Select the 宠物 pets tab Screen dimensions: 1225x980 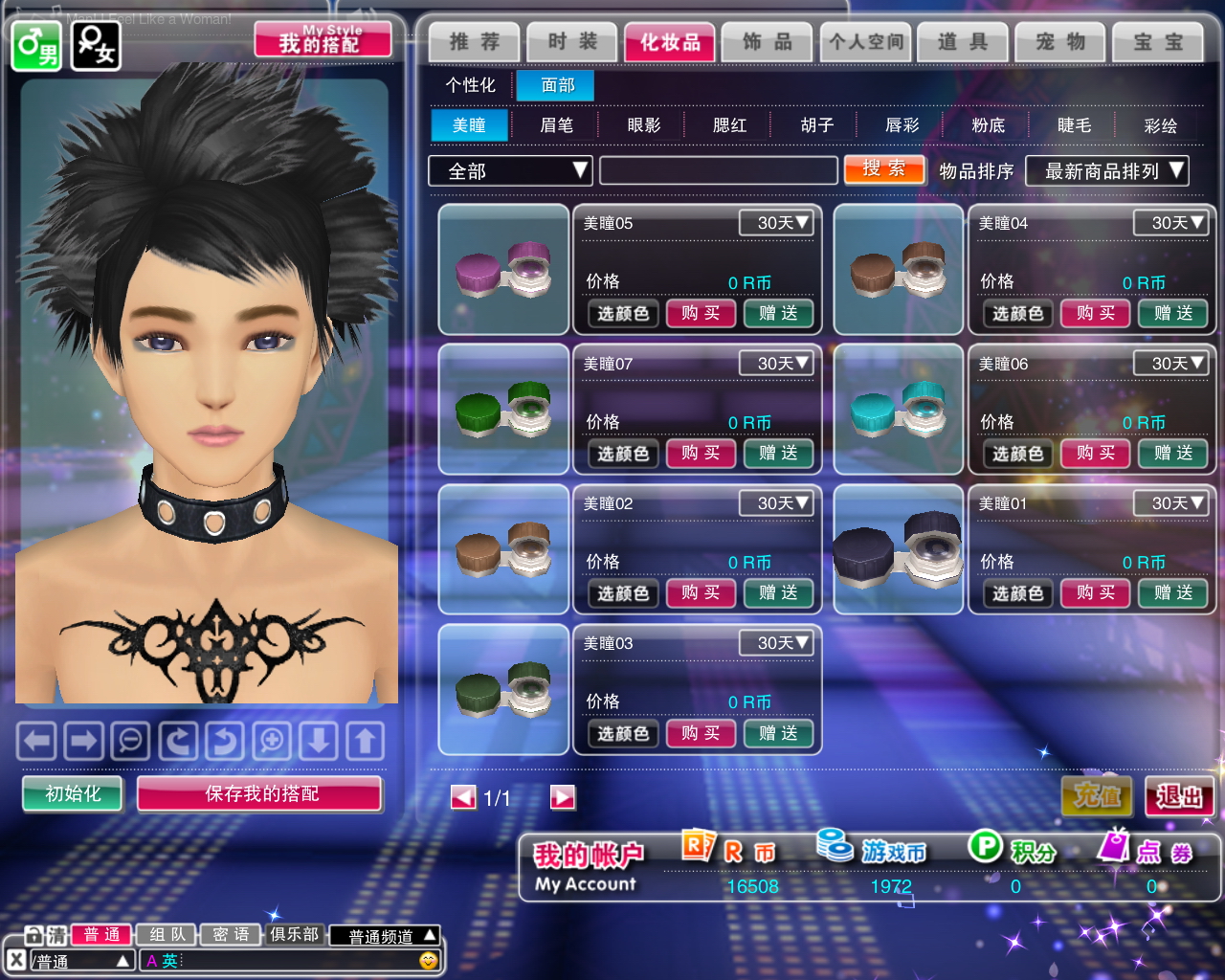(x=1059, y=42)
